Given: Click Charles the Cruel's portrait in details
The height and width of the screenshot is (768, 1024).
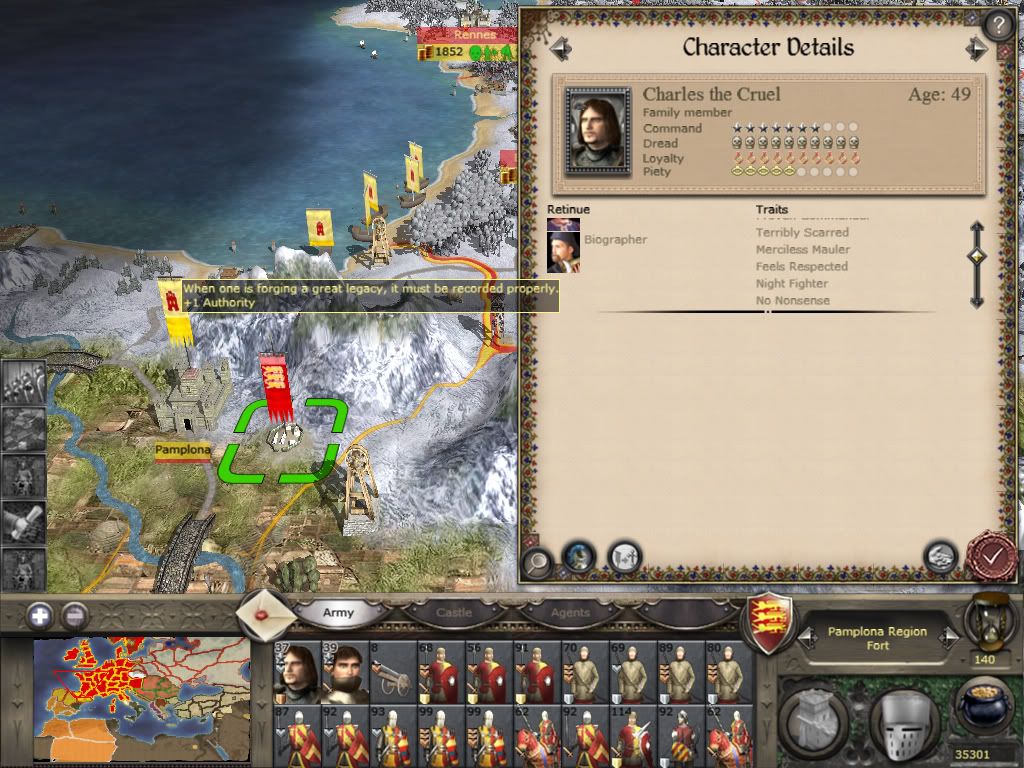Looking at the screenshot, I should [x=597, y=130].
